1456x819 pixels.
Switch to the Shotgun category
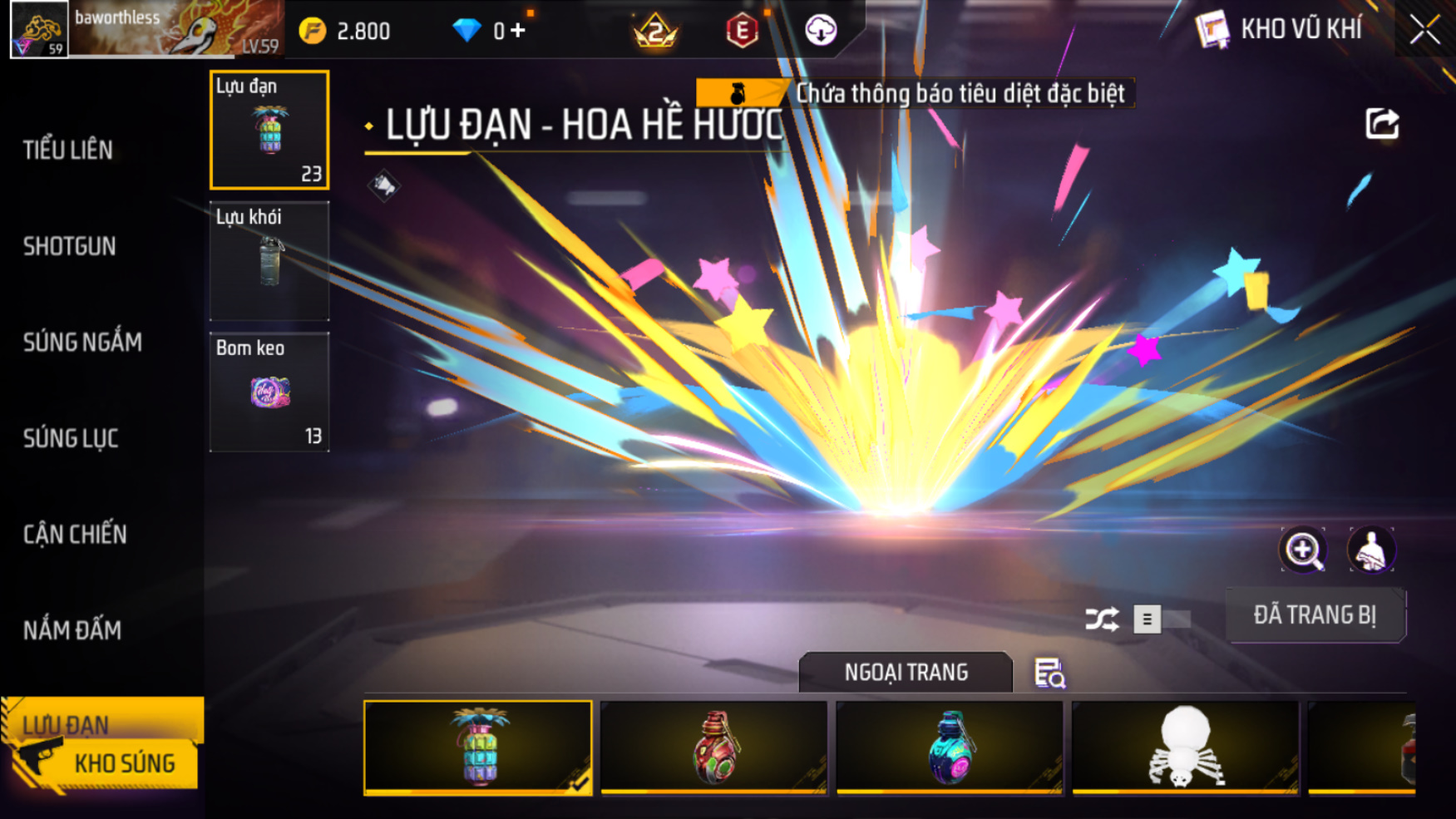(x=70, y=246)
